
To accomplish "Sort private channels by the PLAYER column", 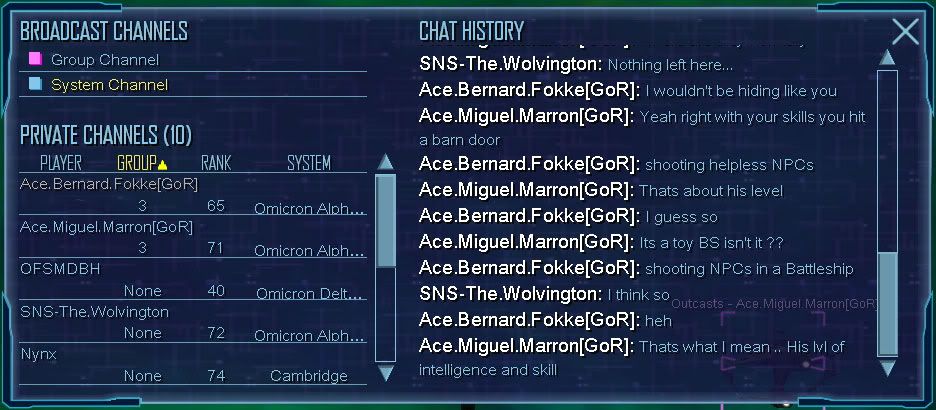I will pyautogui.click(x=60, y=163).
